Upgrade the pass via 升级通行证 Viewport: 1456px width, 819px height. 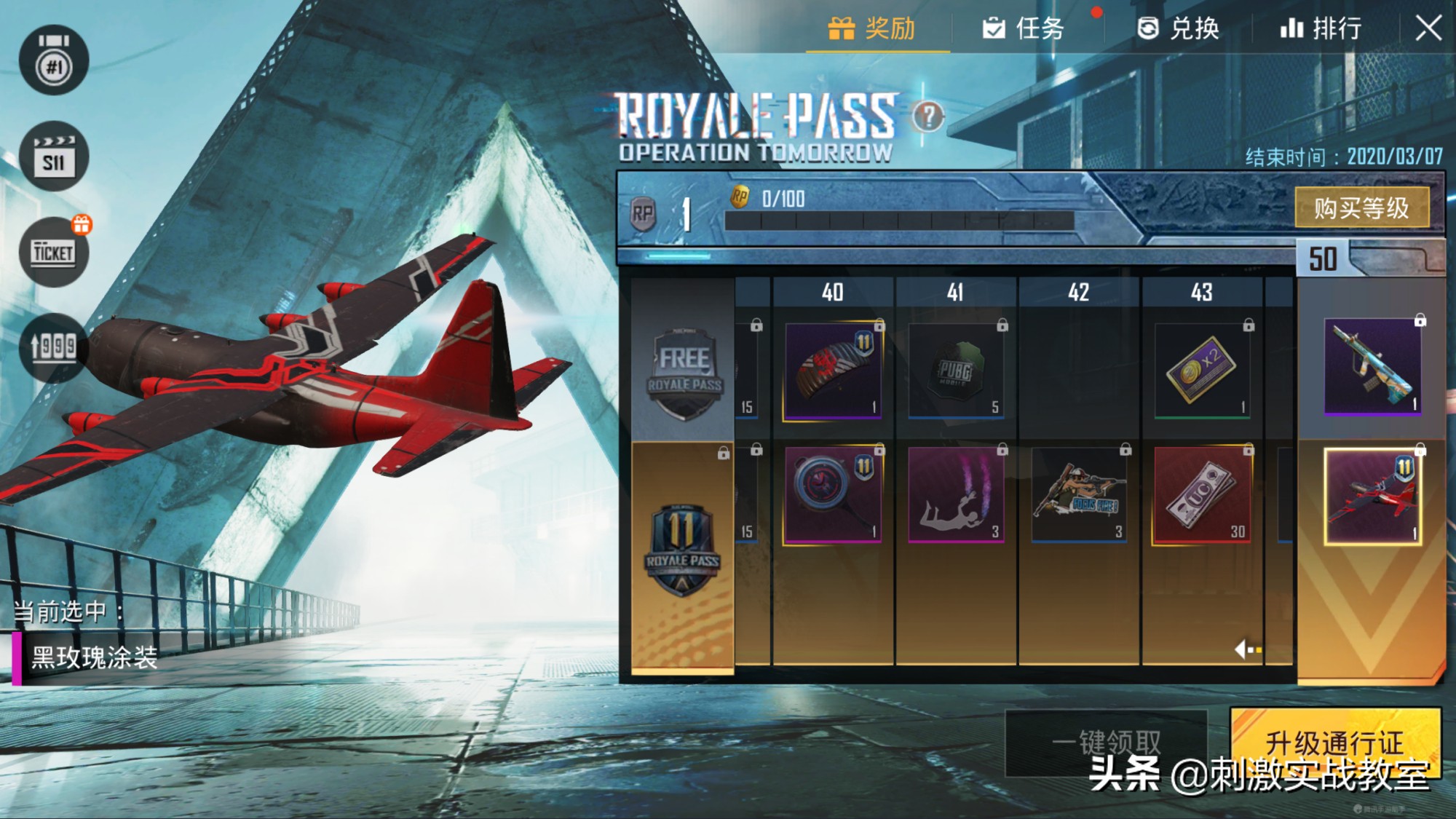click(x=1335, y=743)
